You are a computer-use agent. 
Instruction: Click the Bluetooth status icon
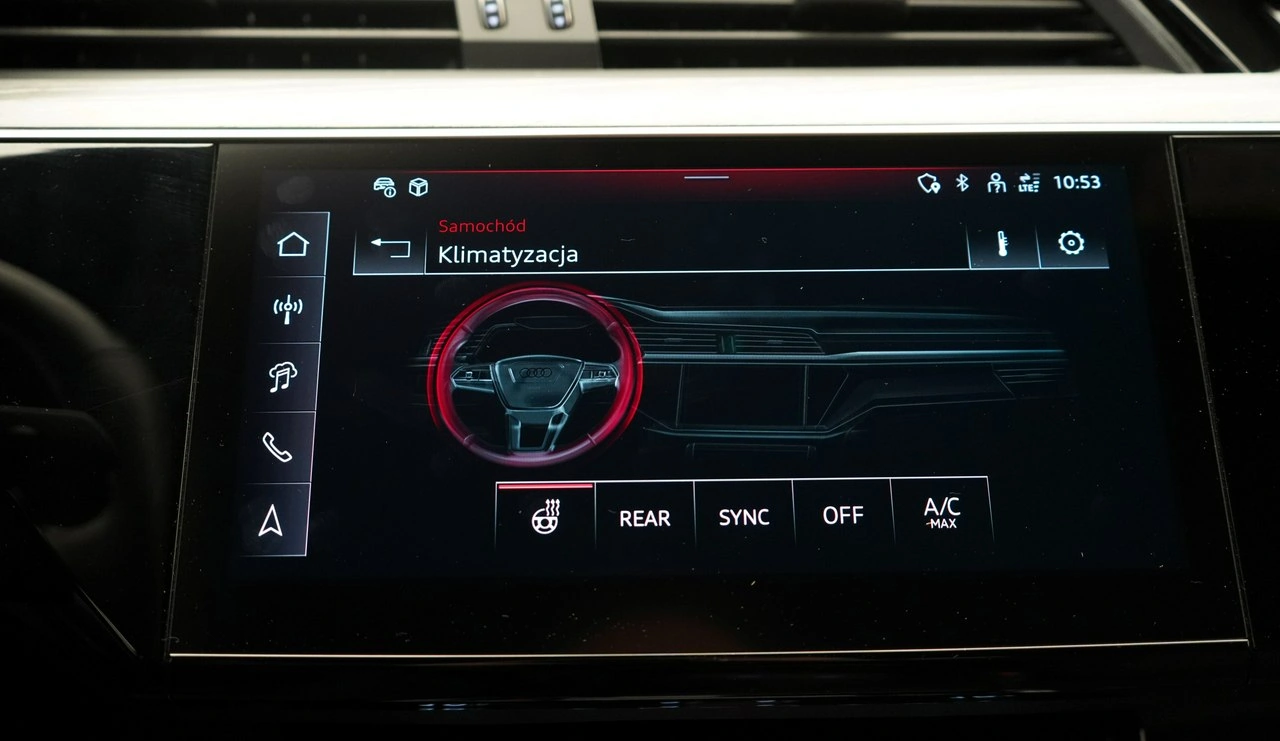click(963, 183)
